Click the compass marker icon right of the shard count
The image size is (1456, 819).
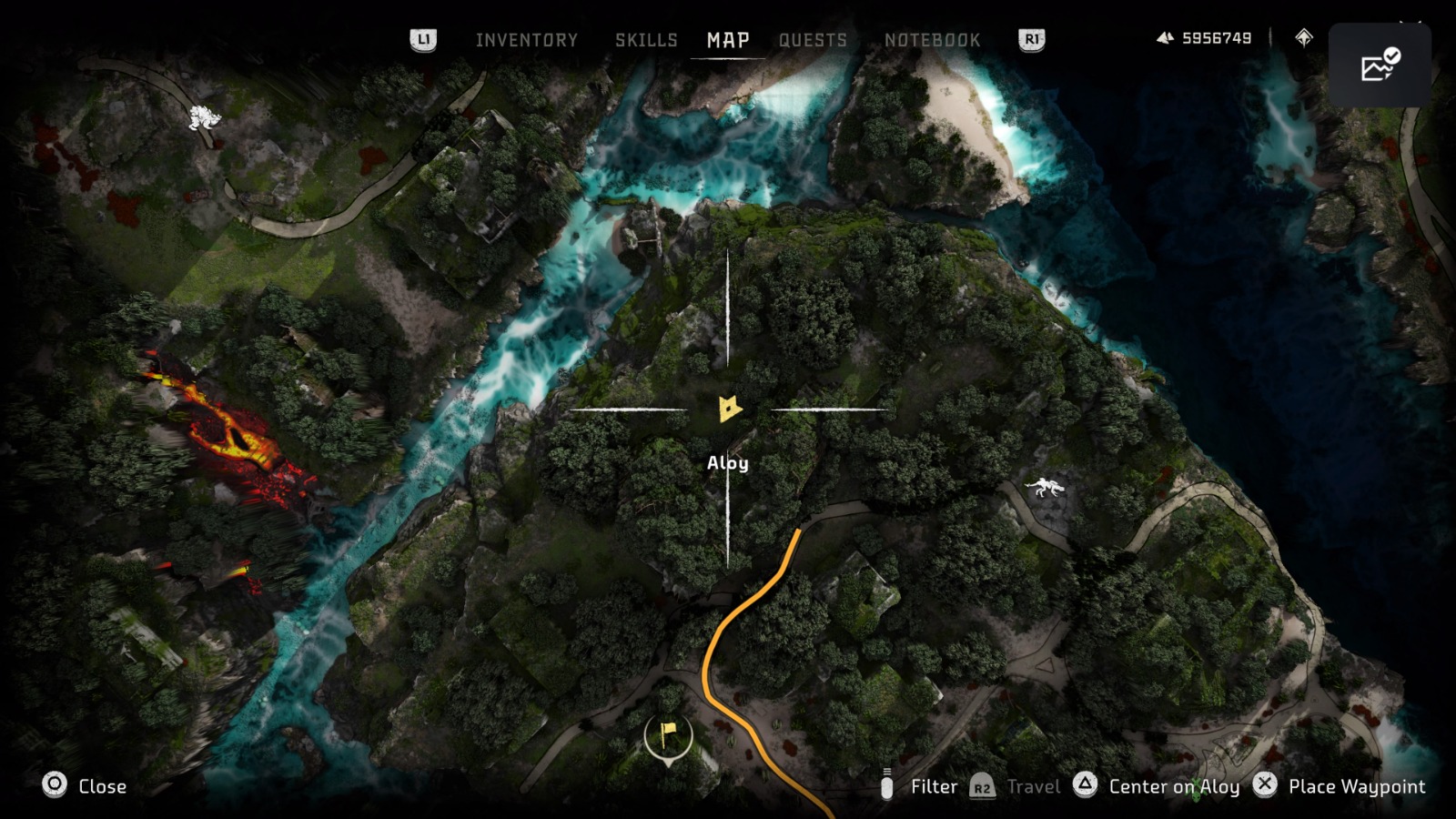point(1303,38)
